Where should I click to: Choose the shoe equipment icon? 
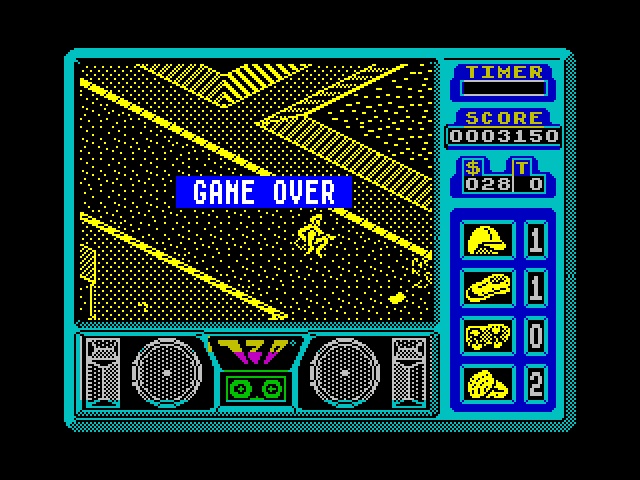point(489,287)
